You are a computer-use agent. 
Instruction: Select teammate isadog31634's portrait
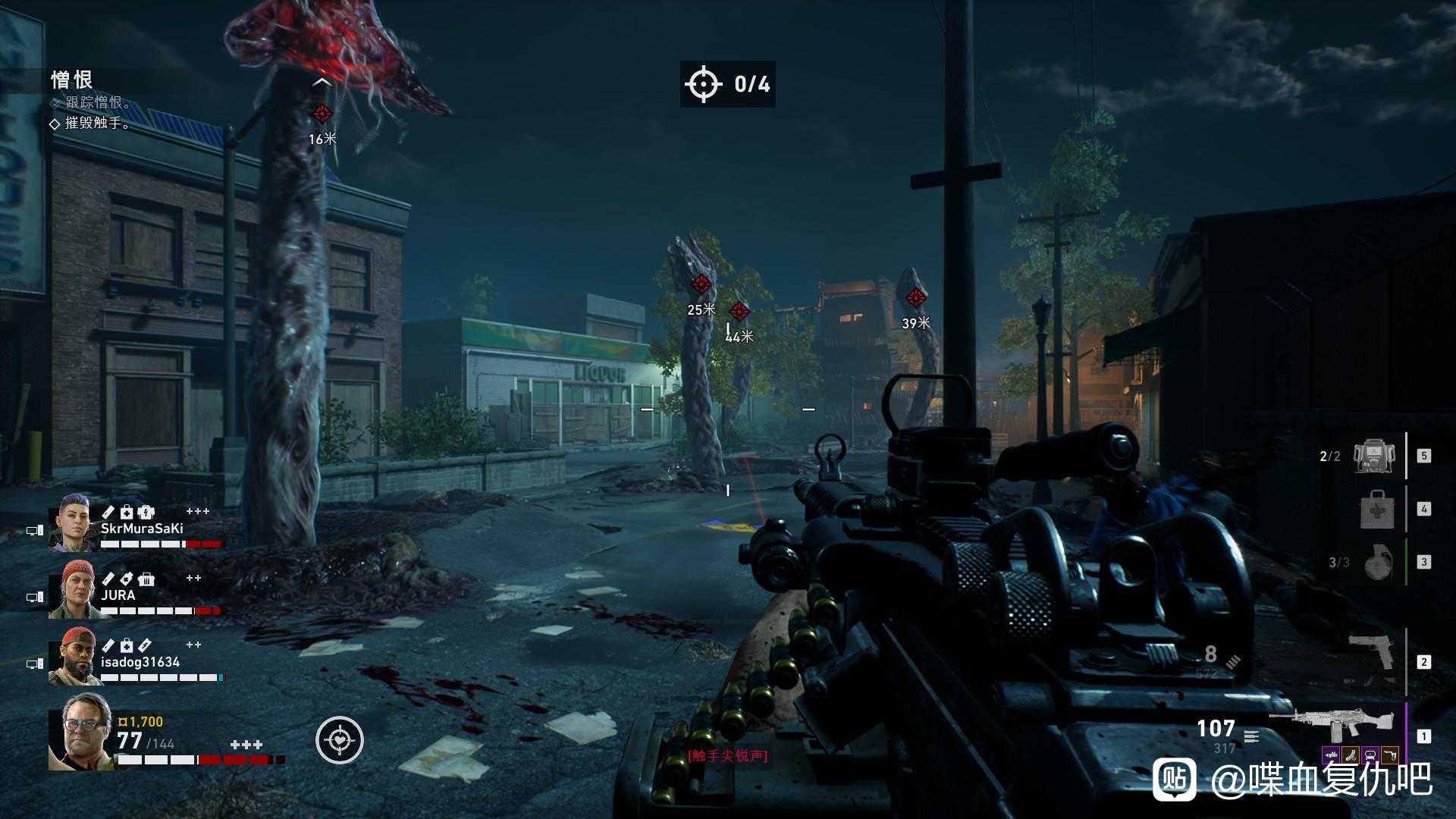coord(73,657)
